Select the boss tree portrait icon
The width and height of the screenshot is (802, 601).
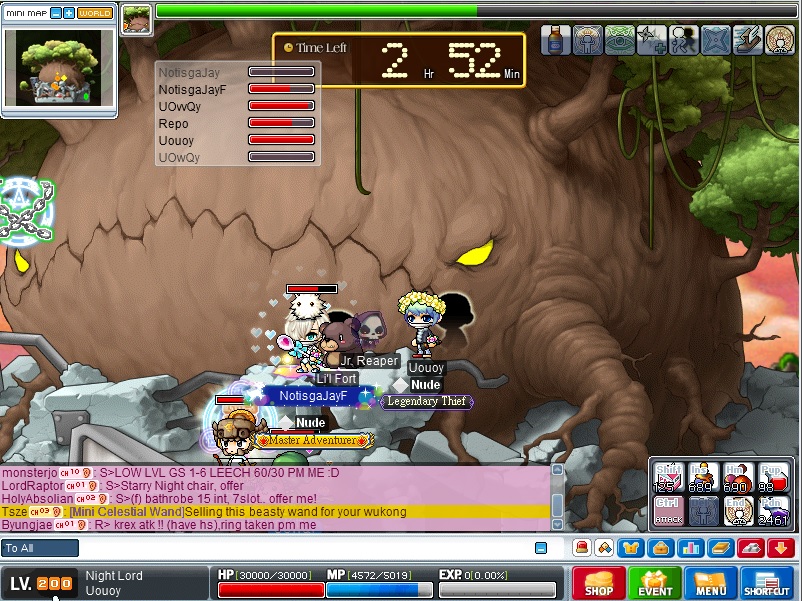click(137, 19)
